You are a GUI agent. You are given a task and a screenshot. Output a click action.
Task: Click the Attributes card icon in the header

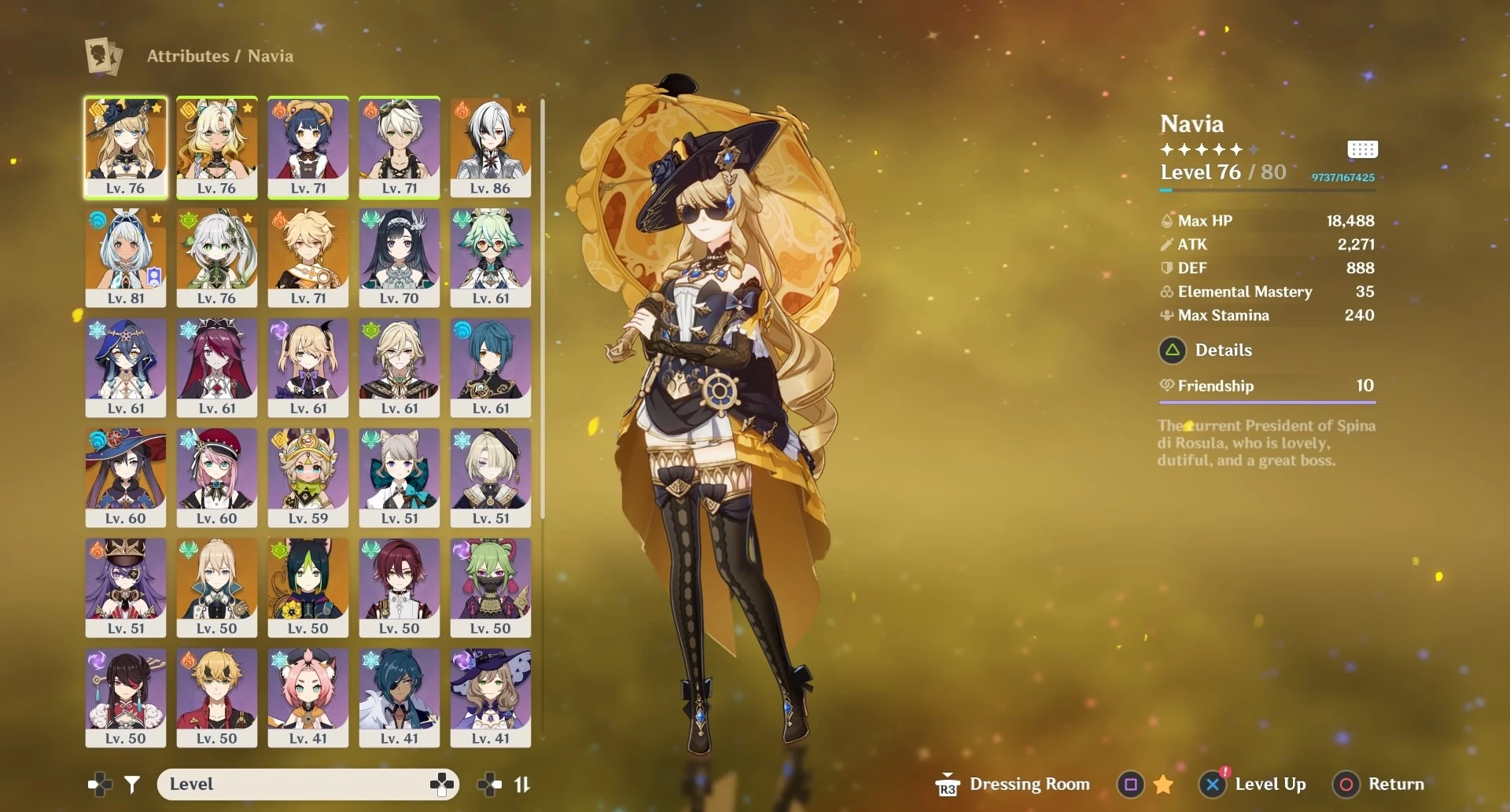click(103, 56)
